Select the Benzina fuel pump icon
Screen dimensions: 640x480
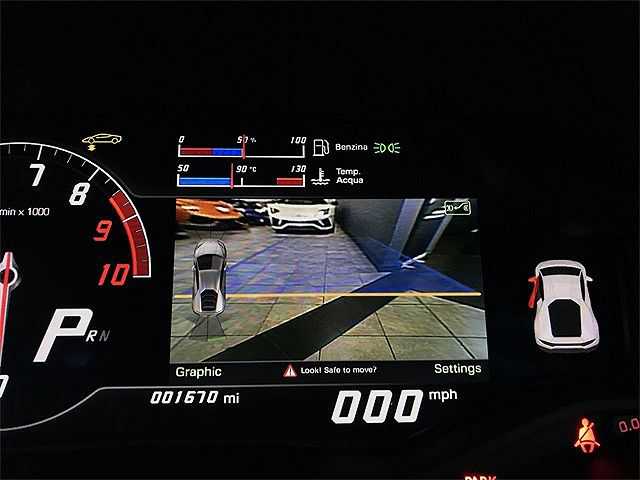[x=321, y=148]
